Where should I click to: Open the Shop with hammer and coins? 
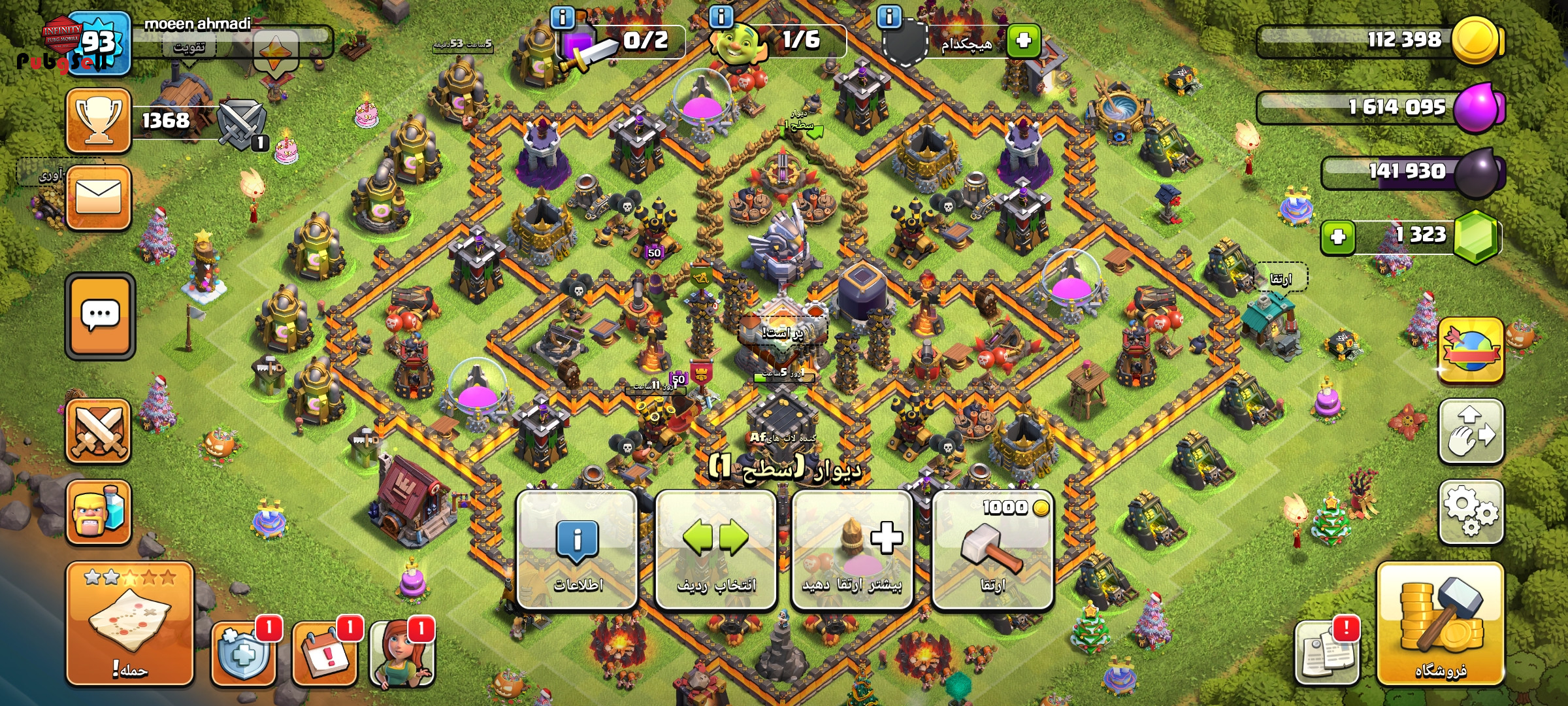pyautogui.click(x=1440, y=624)
